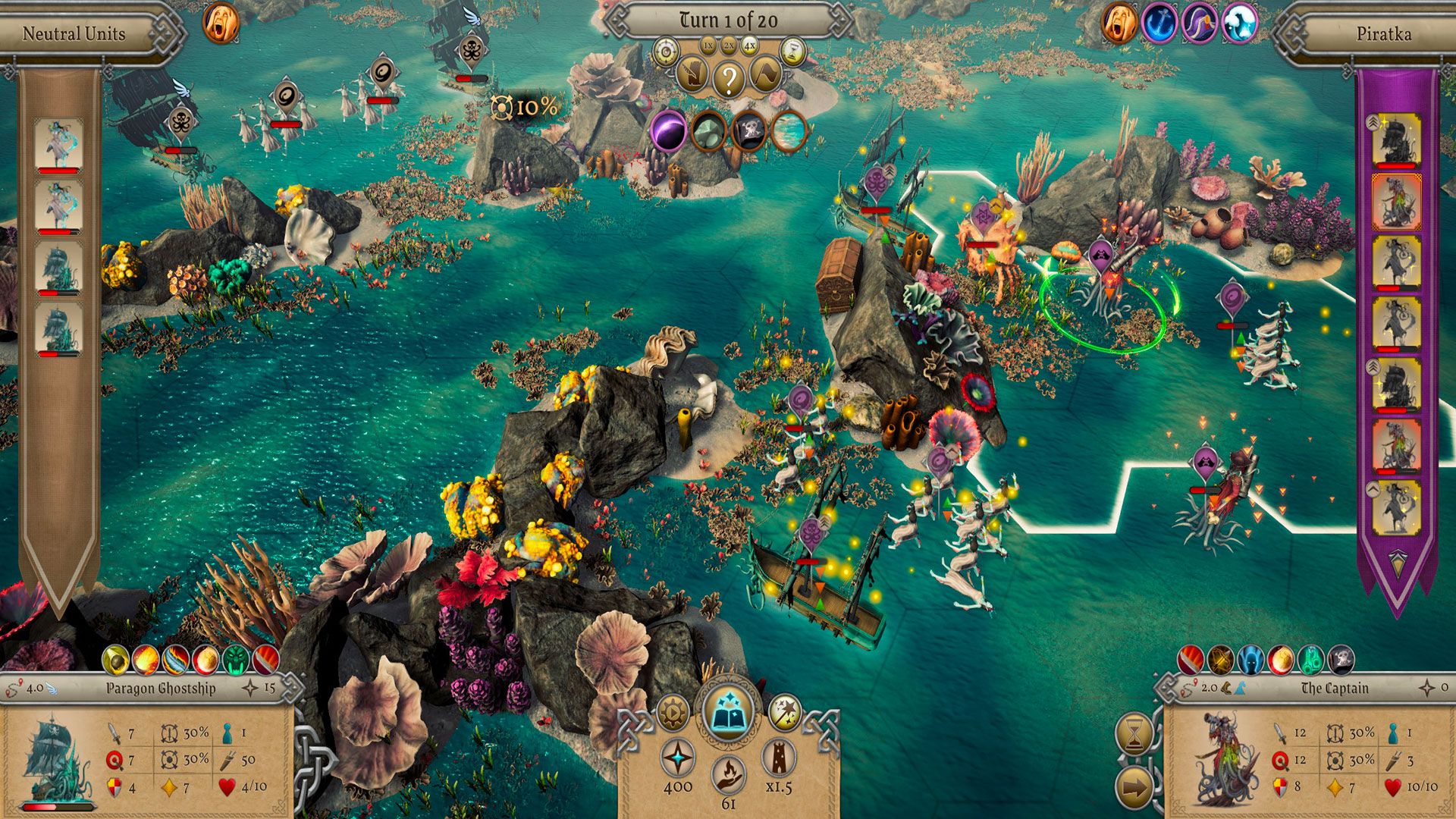This screenshot has width=1456, height=819.
Task: Click the large hourglass wait button
Action: [1134, 733]
